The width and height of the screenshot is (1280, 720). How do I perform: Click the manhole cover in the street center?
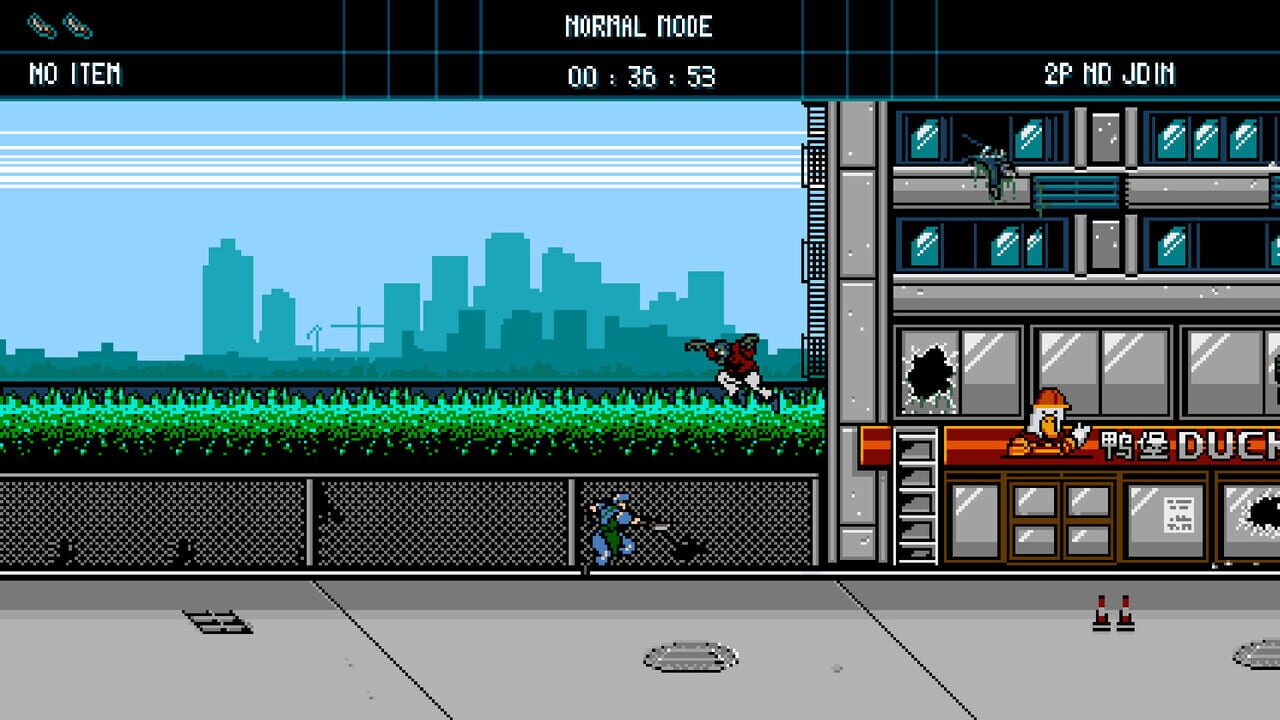click(690, 655)
